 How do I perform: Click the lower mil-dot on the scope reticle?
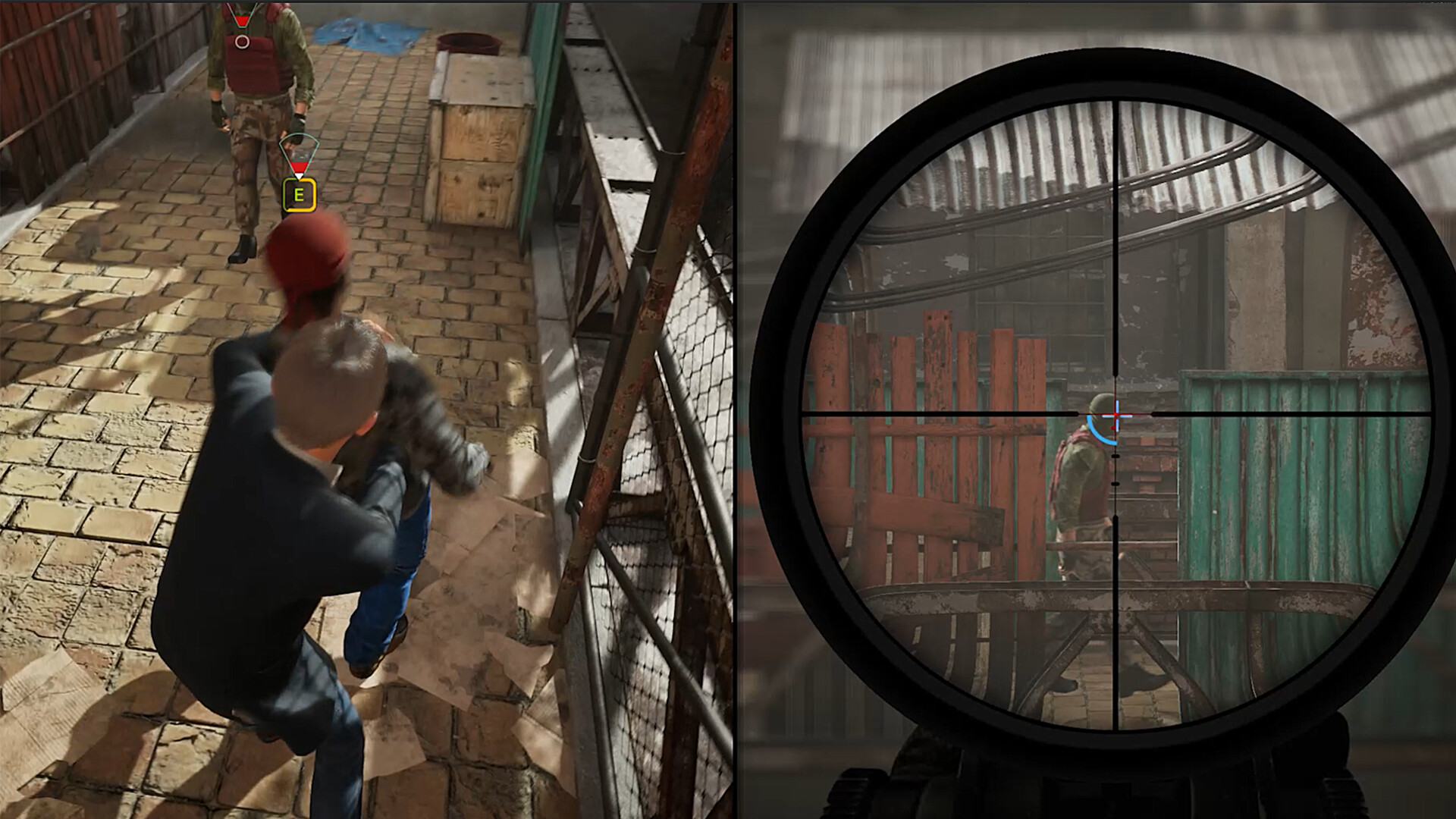click(x=1116, y=456)
